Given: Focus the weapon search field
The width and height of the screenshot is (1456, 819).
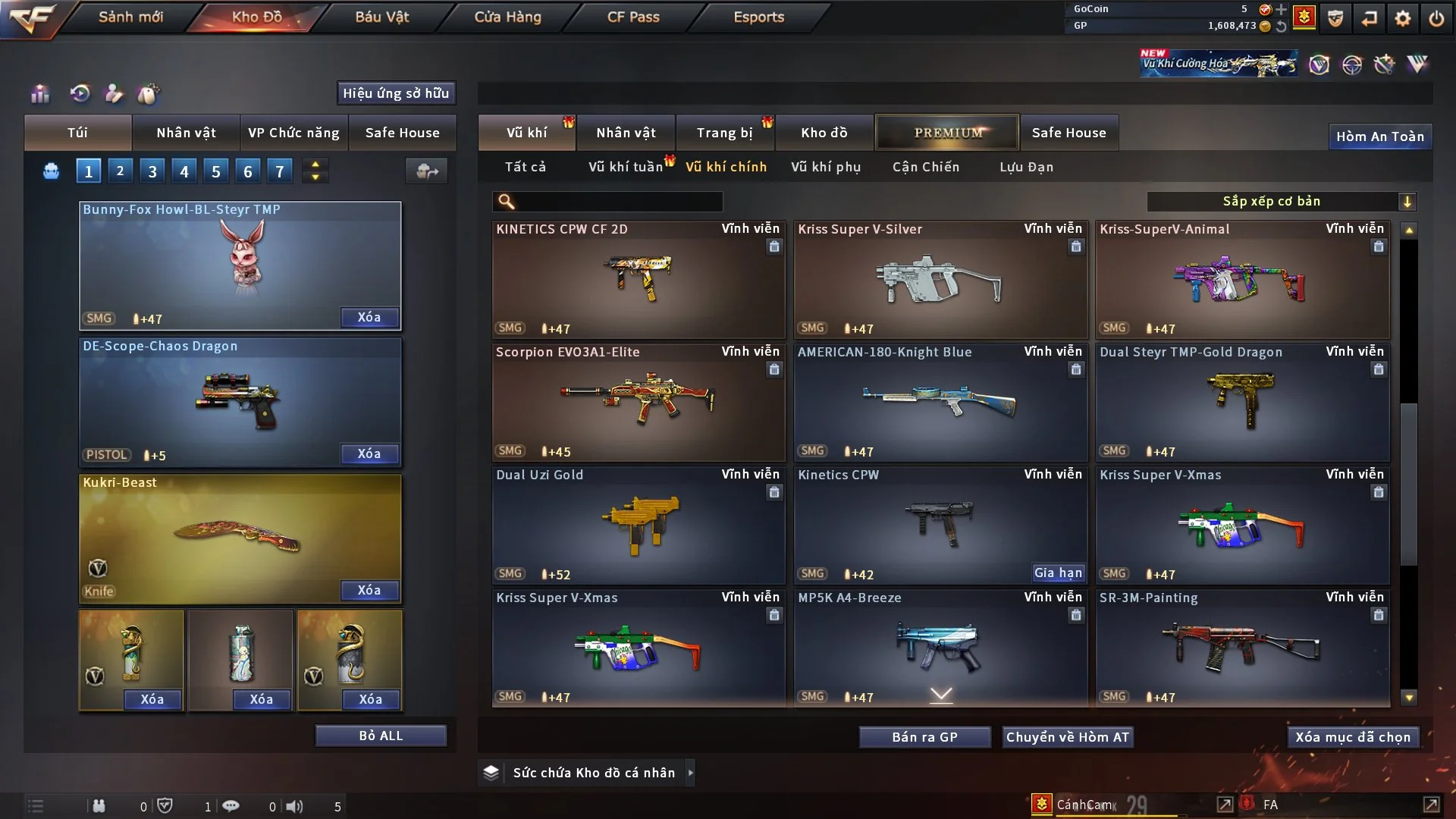Looking at the screenshot, I should (618, 202).
